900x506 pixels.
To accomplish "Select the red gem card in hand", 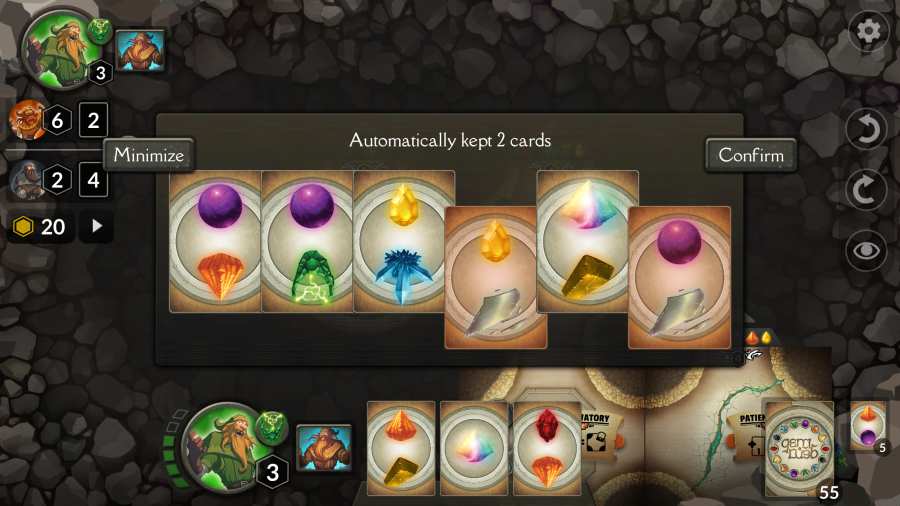I will point(547,448).
